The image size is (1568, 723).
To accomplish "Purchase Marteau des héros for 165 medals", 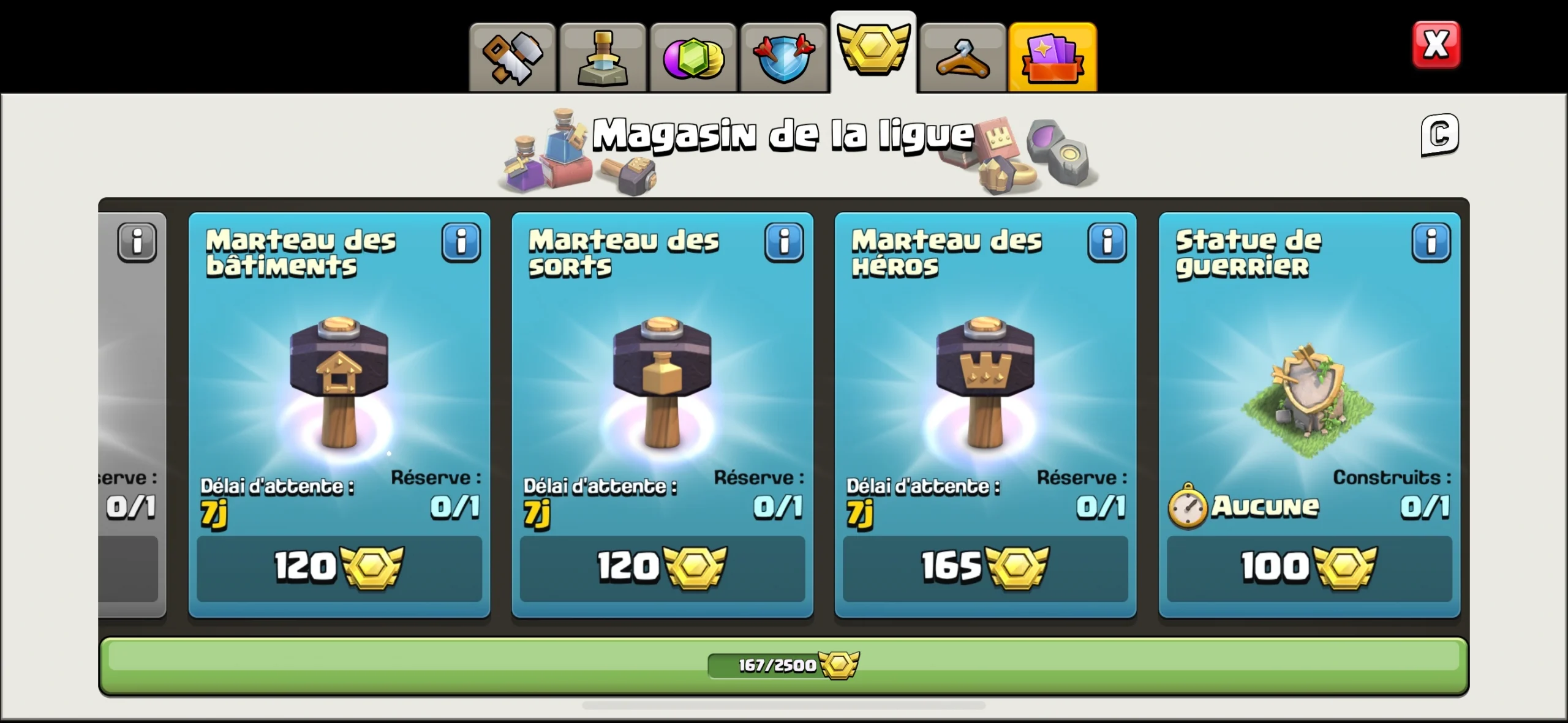I will (984, 568).
